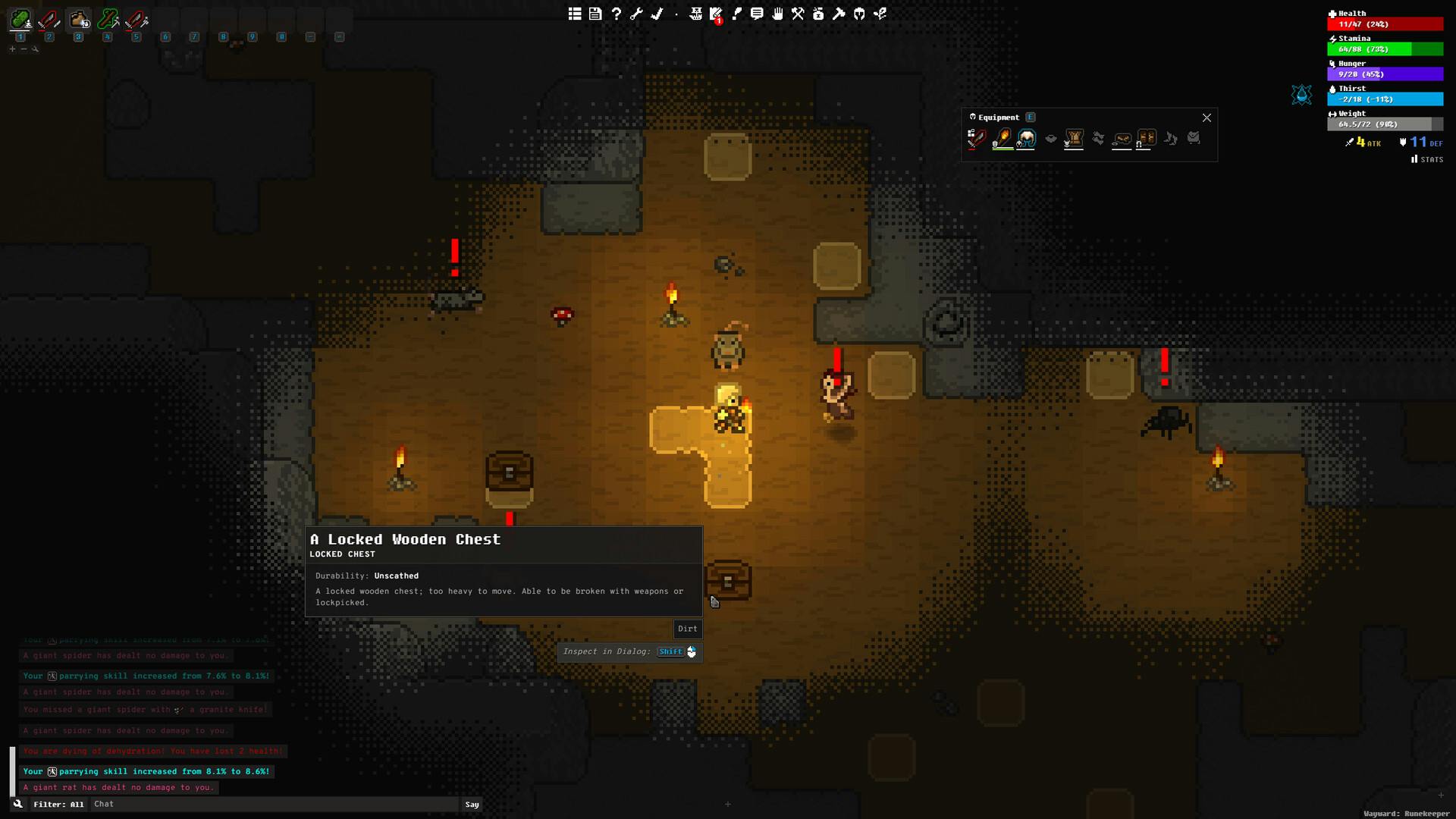Toggle the Equipment dialog via the E keybind badge

coord(1030,118)
